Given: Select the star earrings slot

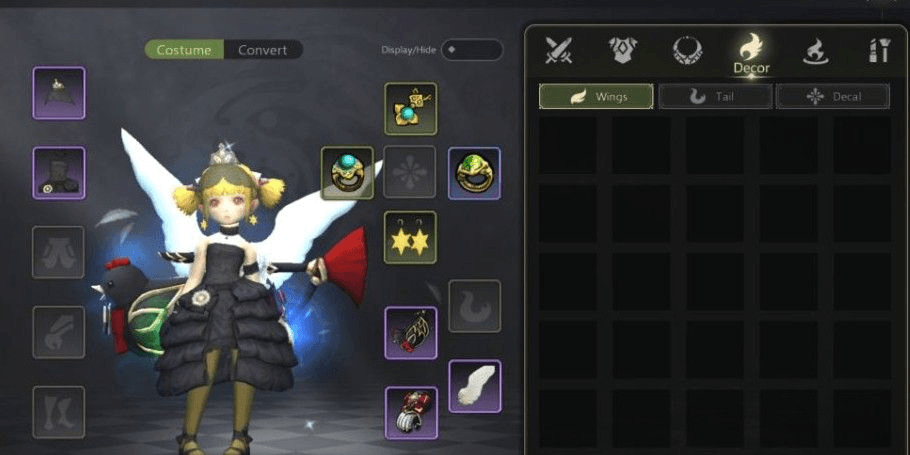Looking at the screenshot, I should tap(410, 238).
